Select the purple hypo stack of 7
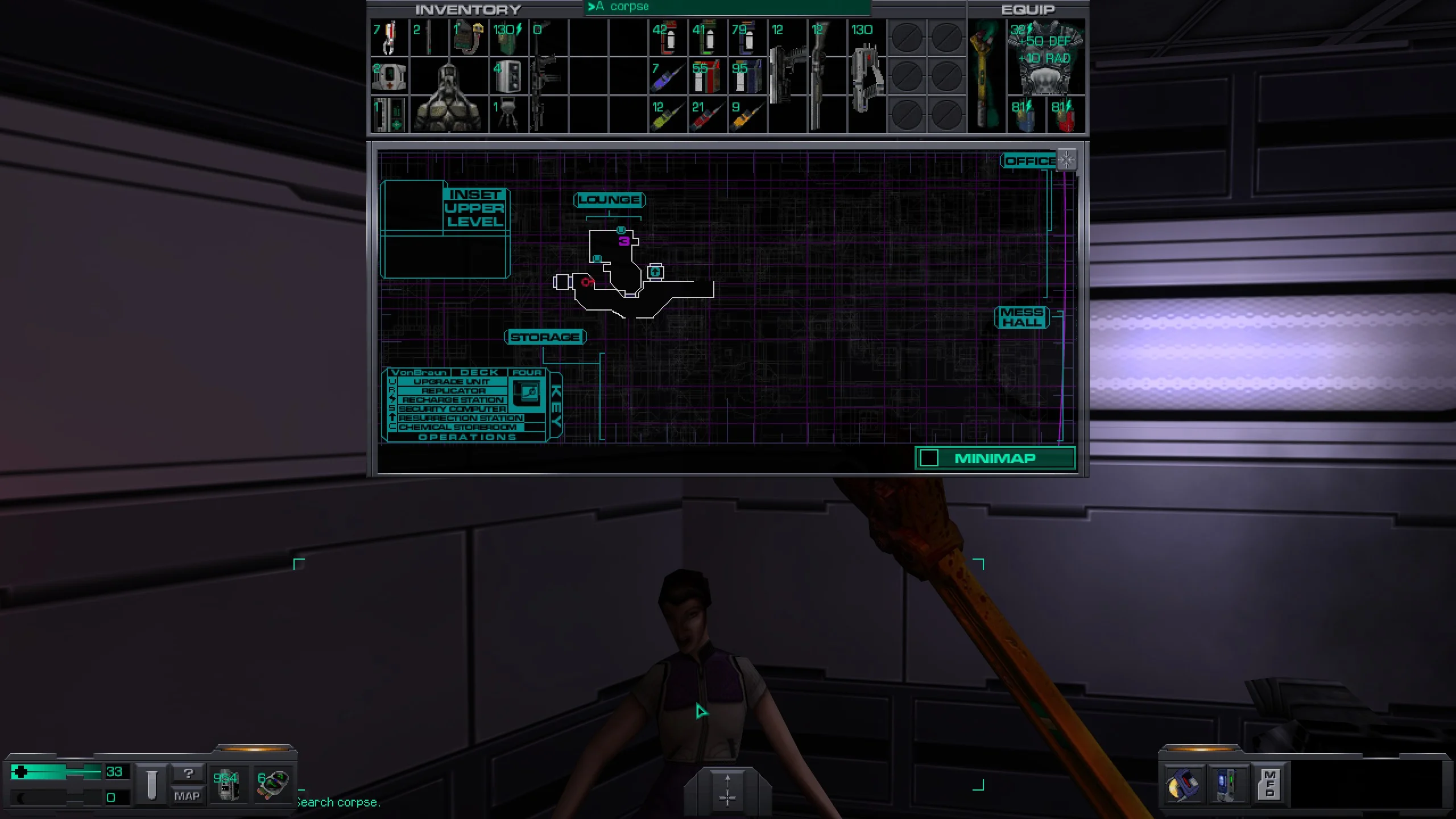The image size is (1456, 819). (667, 77)
